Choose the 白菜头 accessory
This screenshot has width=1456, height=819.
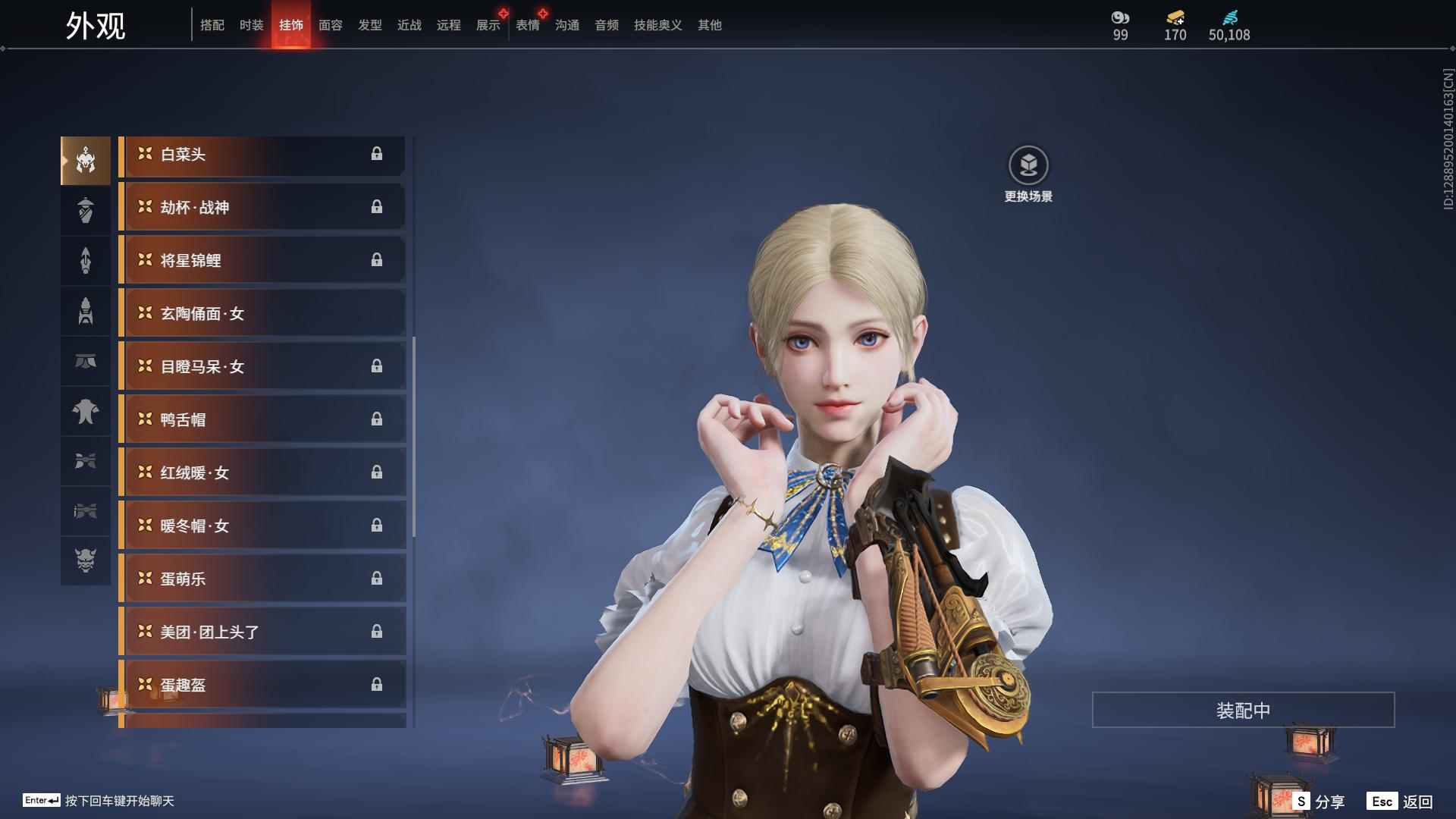point(262,155)
